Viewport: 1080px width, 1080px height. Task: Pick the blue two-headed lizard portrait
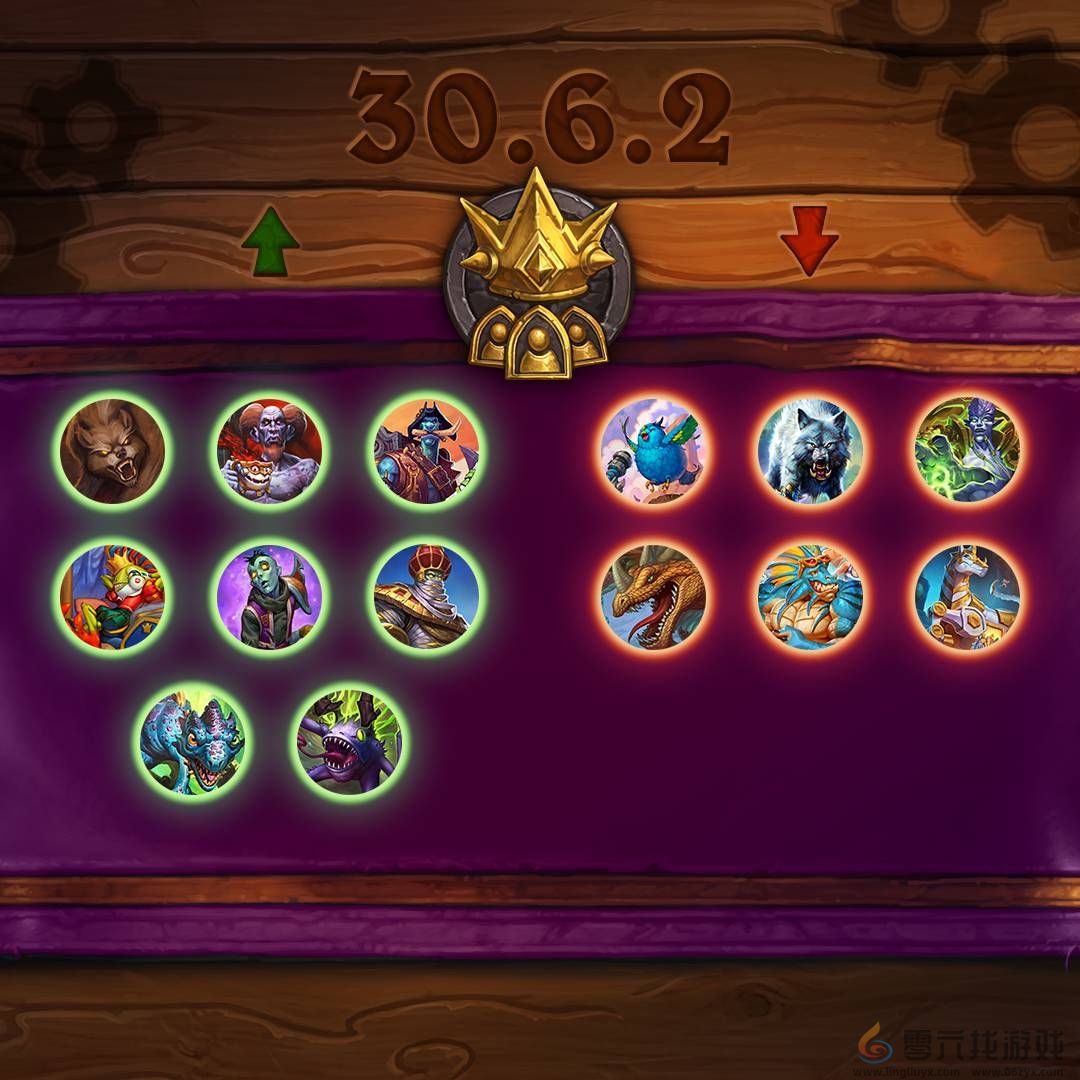[x=193, y=741]
